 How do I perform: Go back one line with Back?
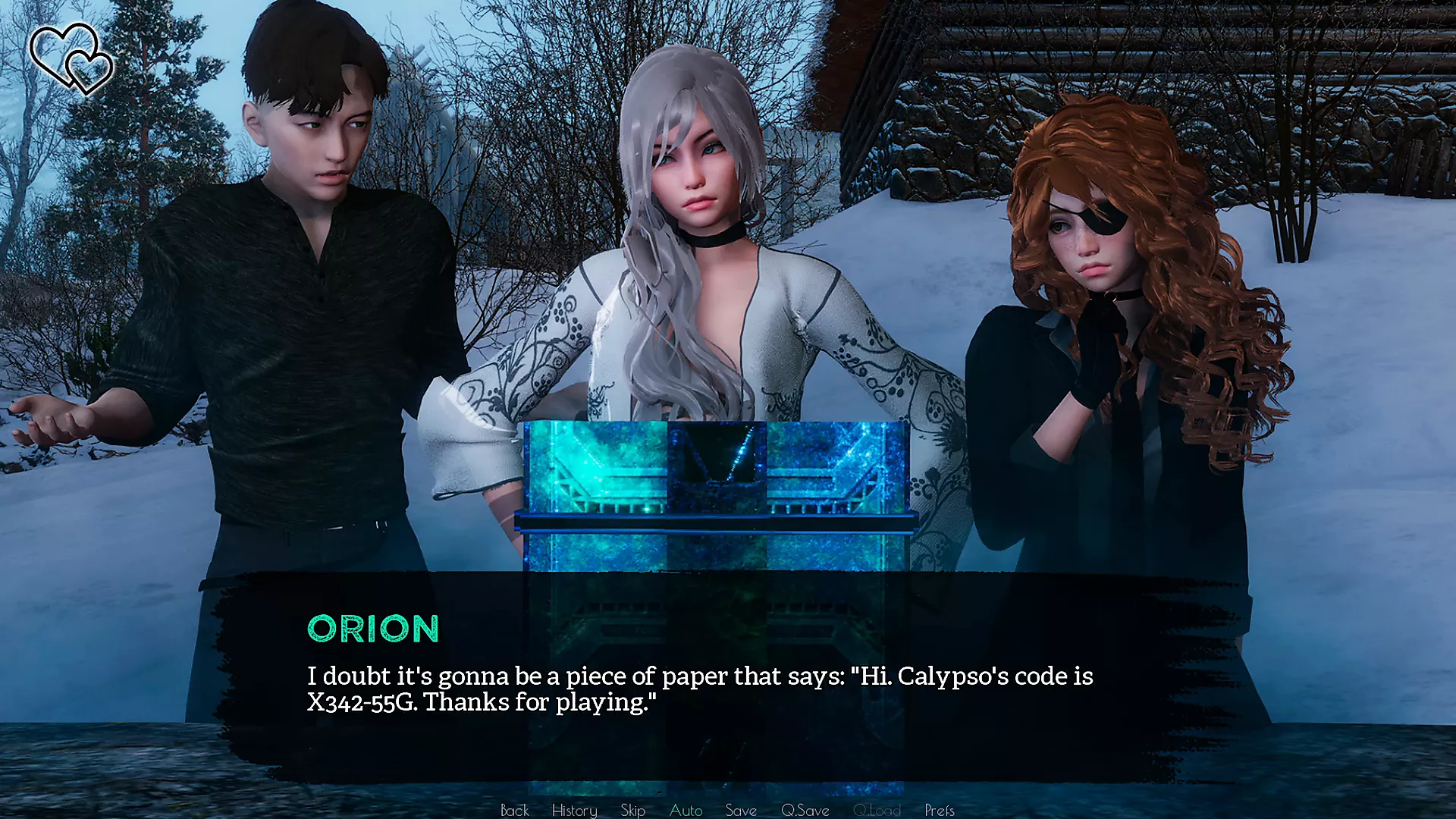coord(514,810)
